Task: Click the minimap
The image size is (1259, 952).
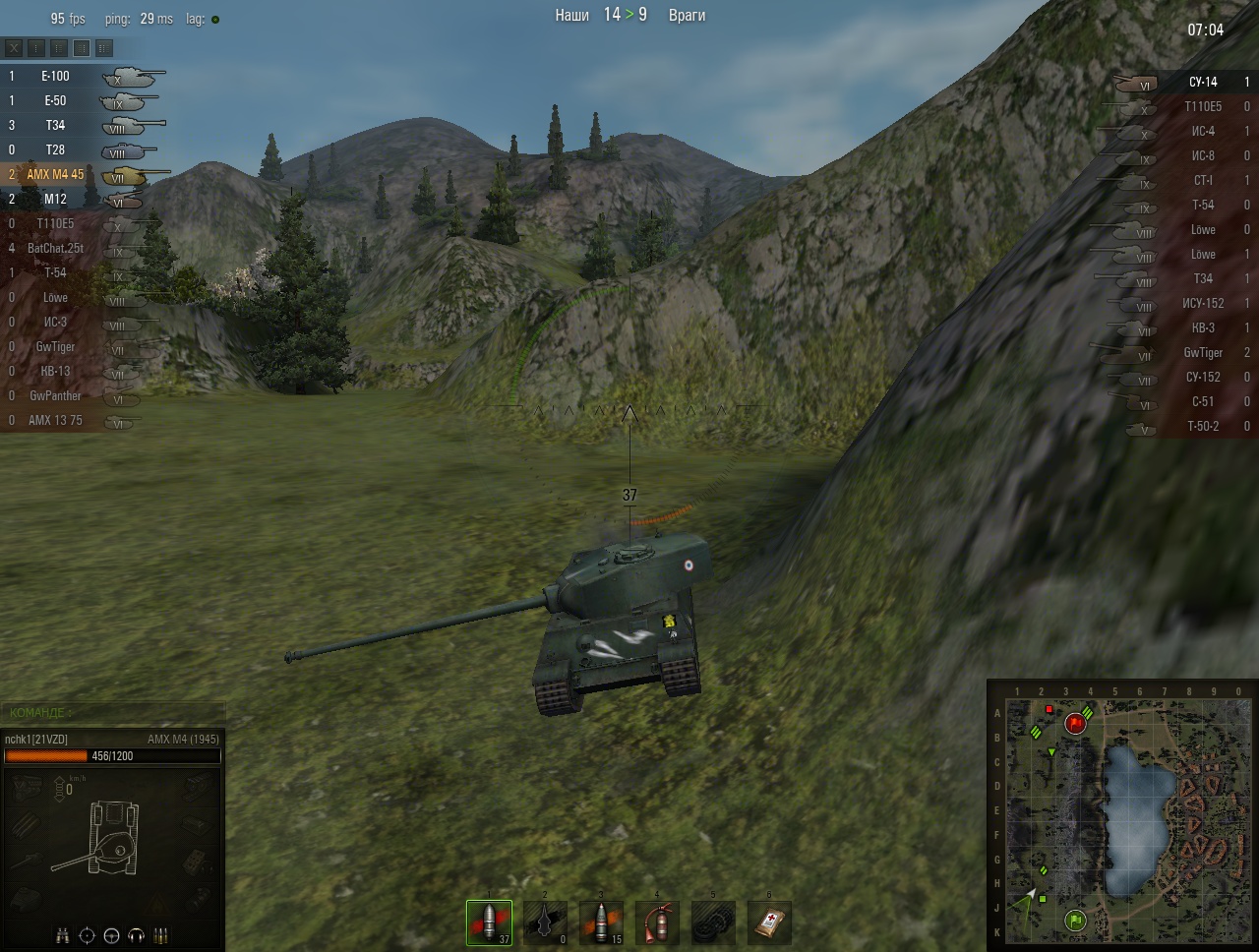Action: click(x=1121, y=818)
